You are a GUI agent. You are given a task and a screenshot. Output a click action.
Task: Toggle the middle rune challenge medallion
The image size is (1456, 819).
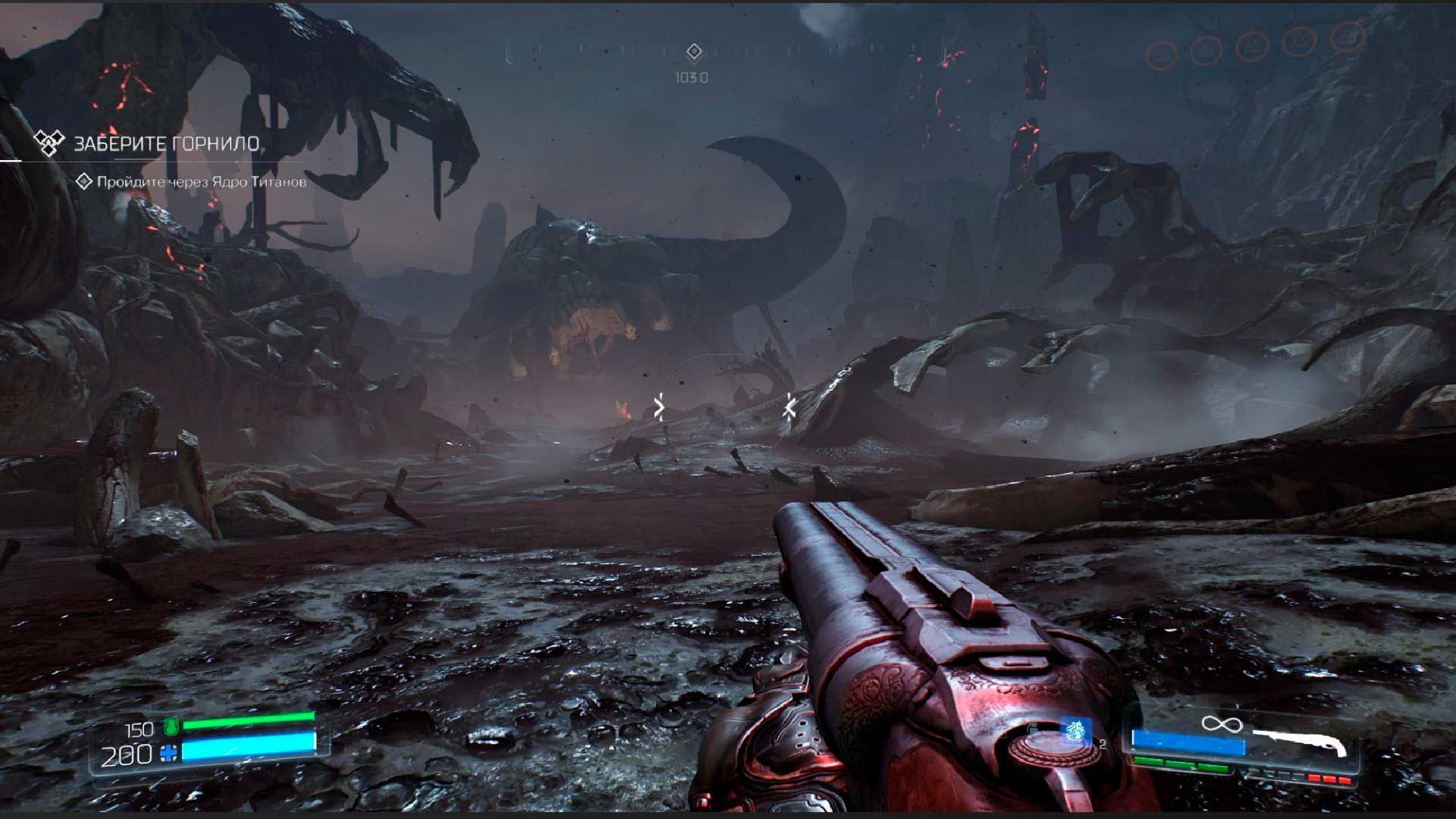(1251, 47)
